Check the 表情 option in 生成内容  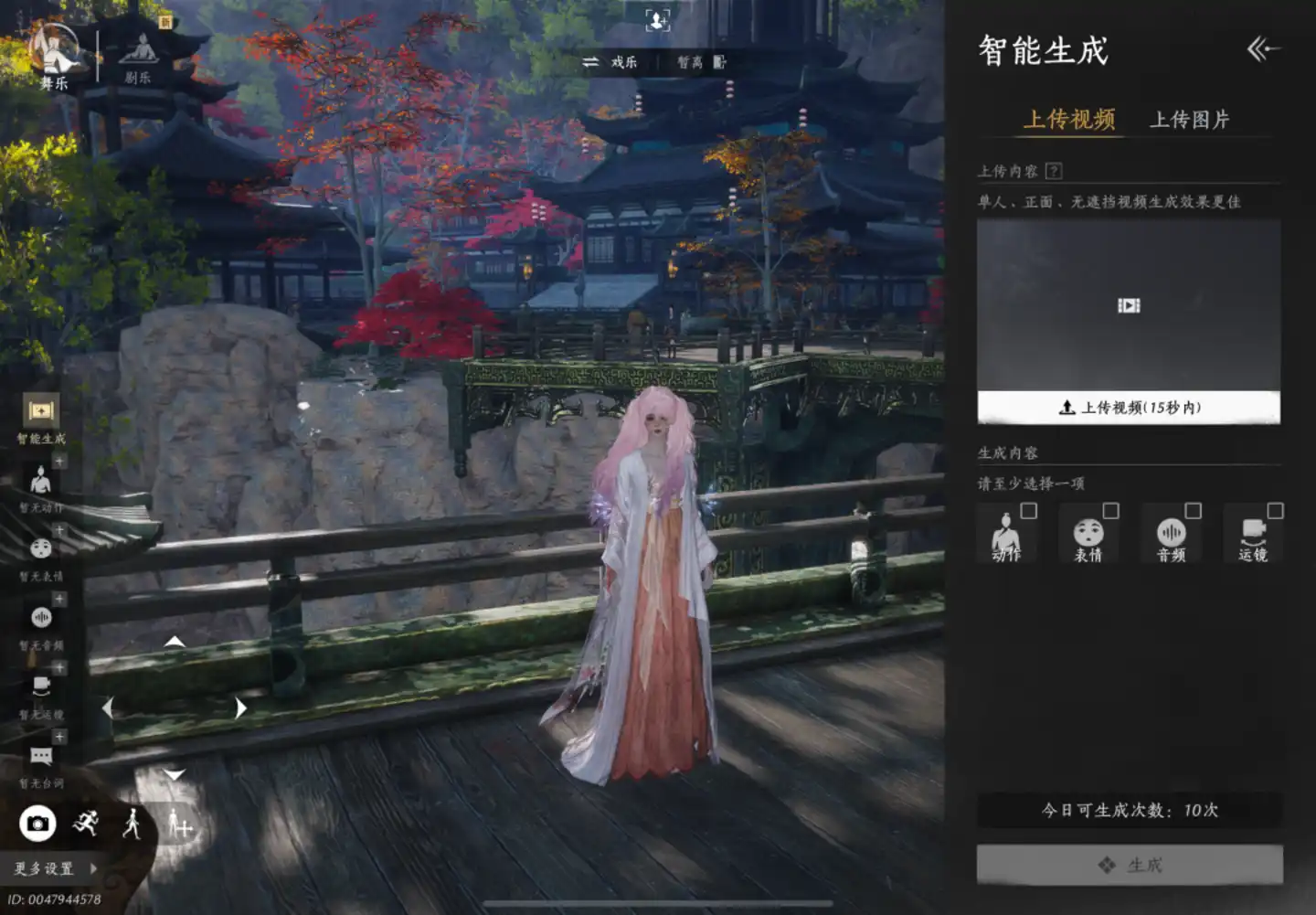[x=1112, y=512]
